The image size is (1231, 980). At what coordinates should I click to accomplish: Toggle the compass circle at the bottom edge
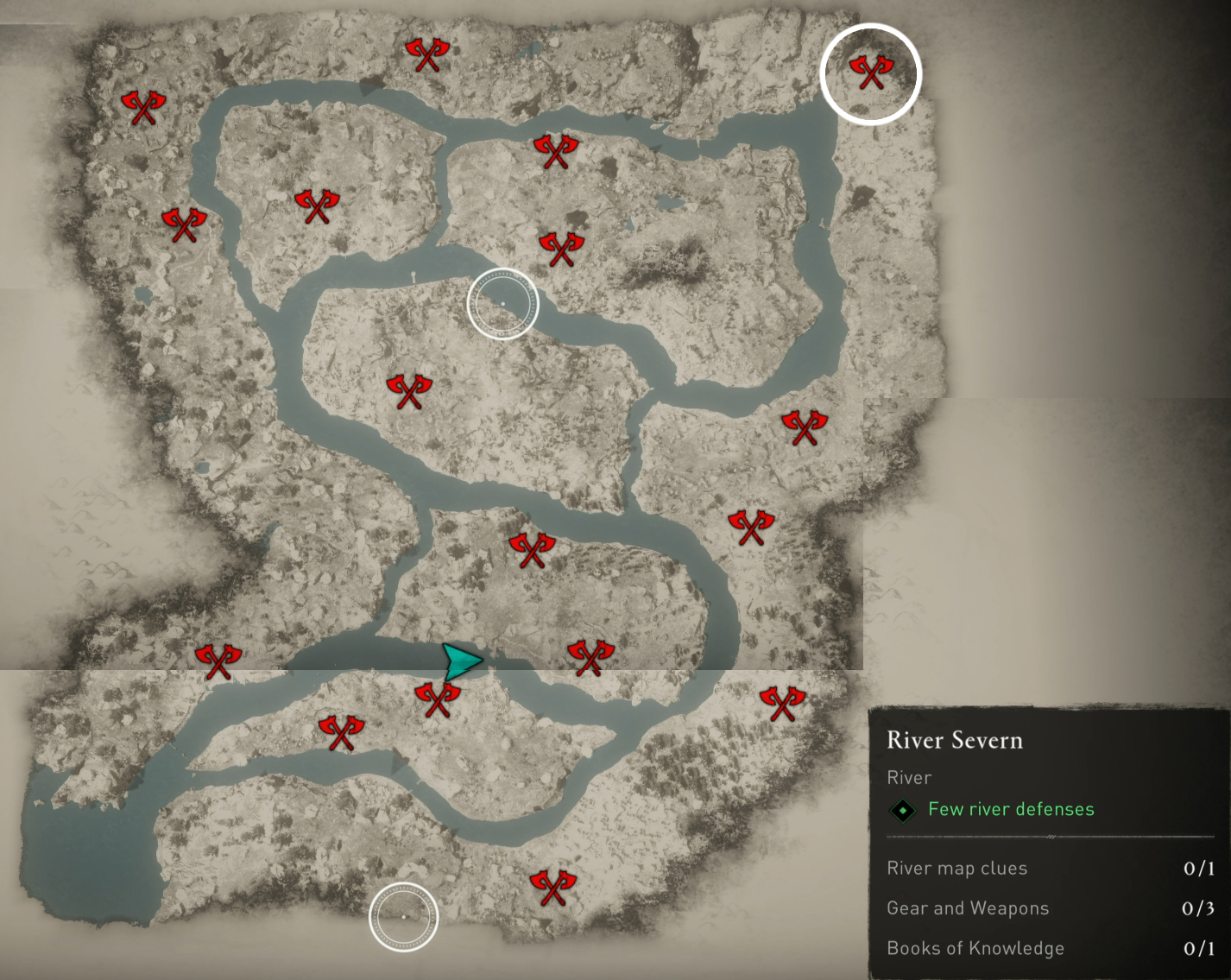402,917
